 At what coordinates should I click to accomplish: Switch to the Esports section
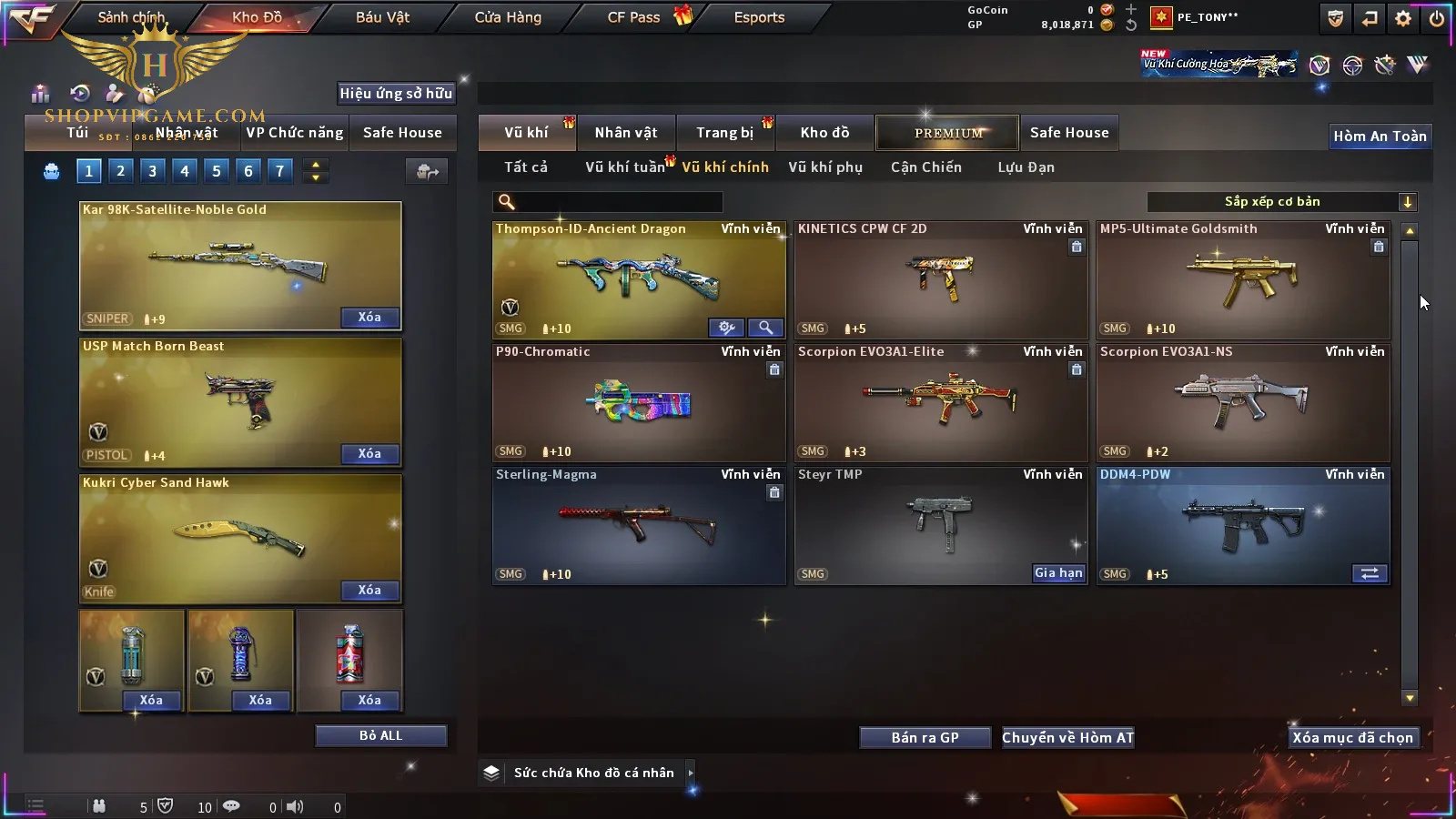pyautogui.click(x=759, y=17)
